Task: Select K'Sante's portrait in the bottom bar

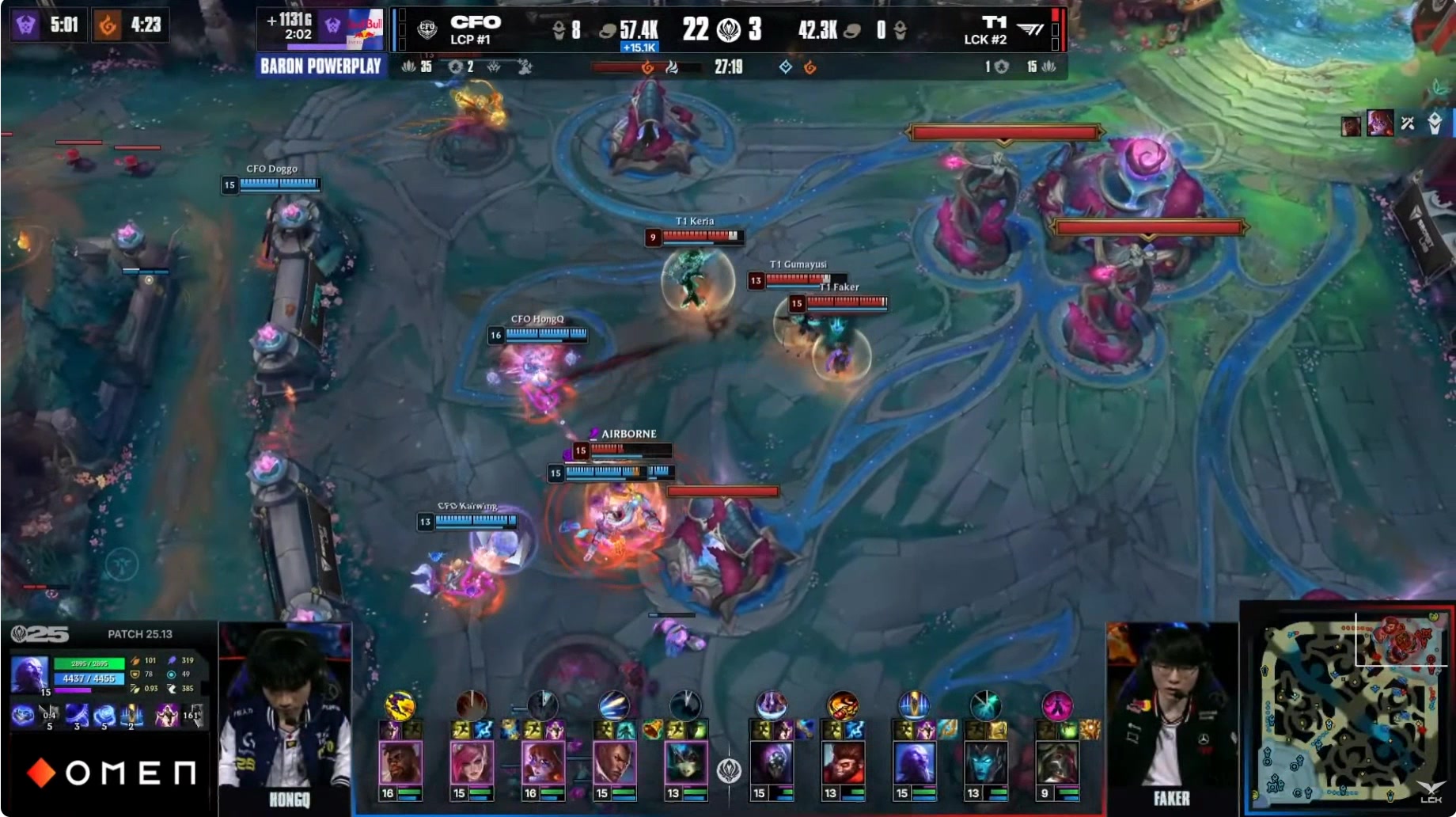Action: pyautogui.click(x=400, y=764)
